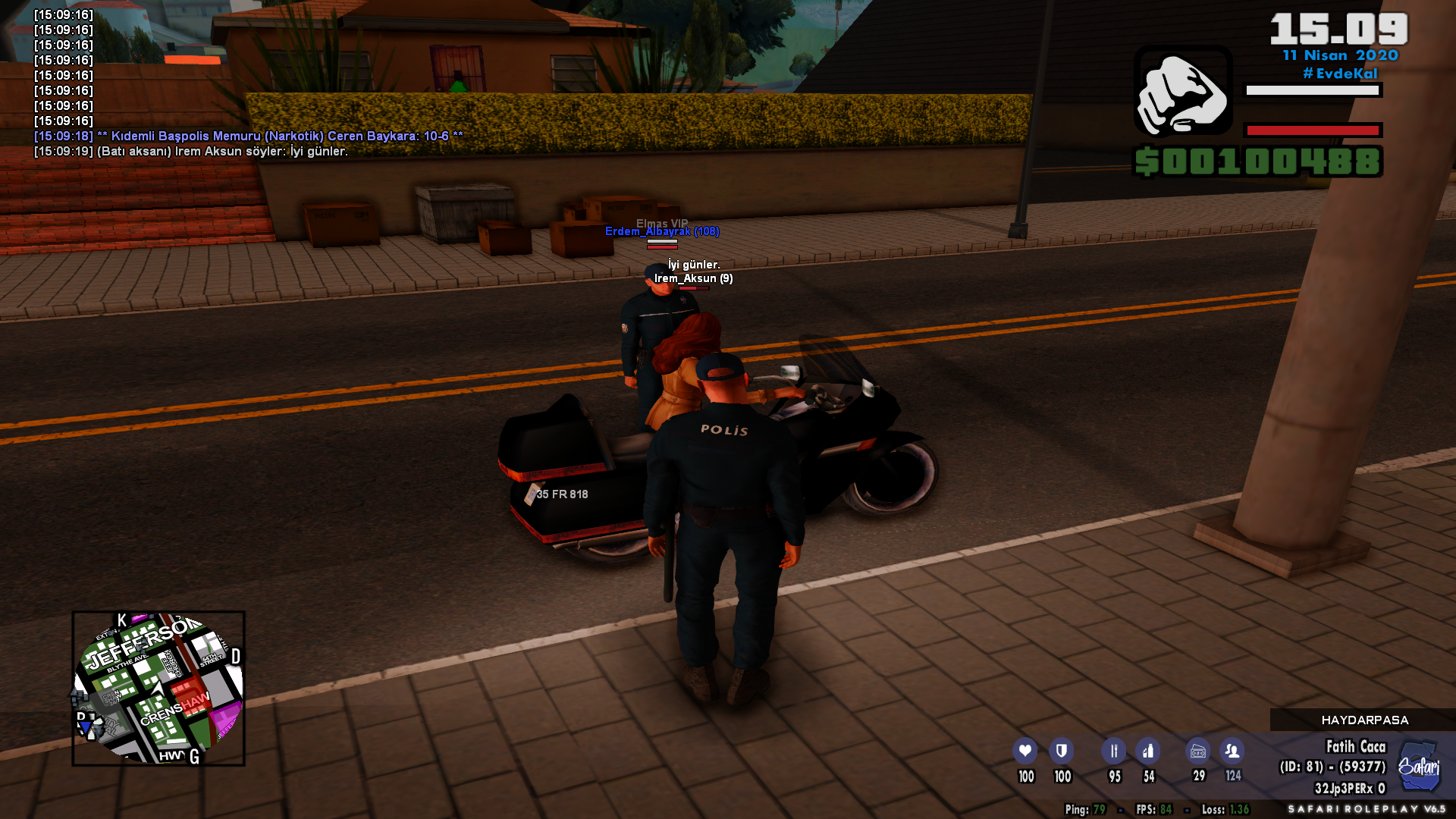Select the bottle thirst icon
Image resolution: width=1456 pixels, height=819 pixels.
[x=1148, y=751]
